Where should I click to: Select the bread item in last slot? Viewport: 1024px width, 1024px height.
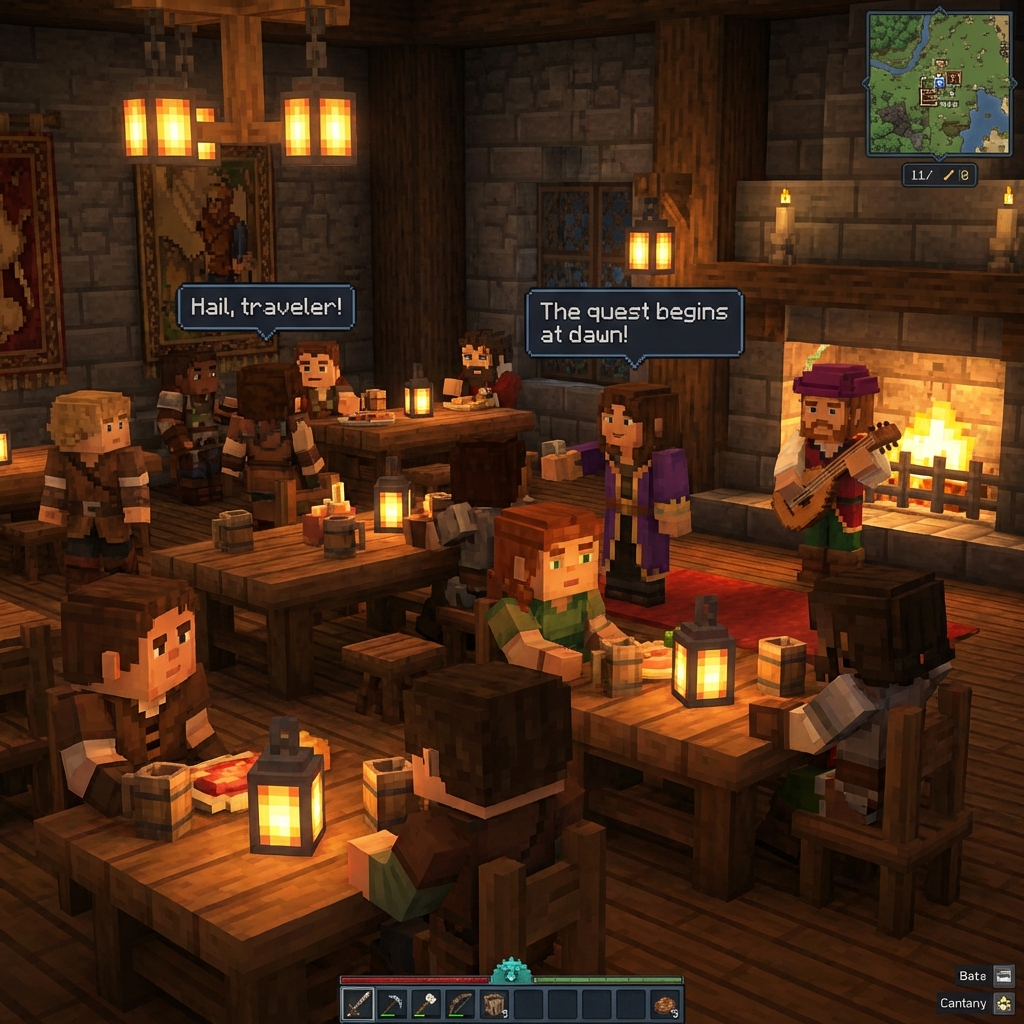click(x=664, y=1003)
